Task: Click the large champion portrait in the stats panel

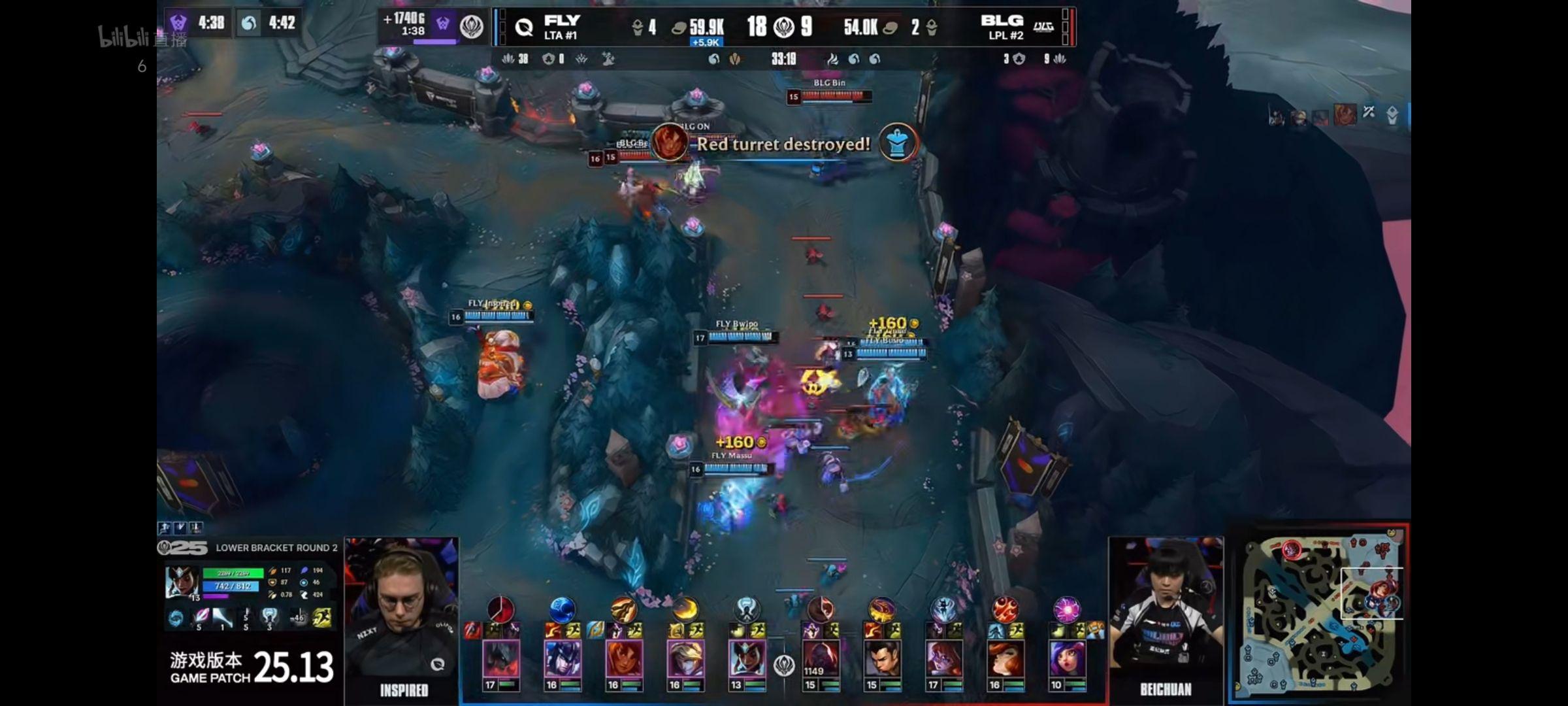Action: pyautogui.click(x=182, y=582)
